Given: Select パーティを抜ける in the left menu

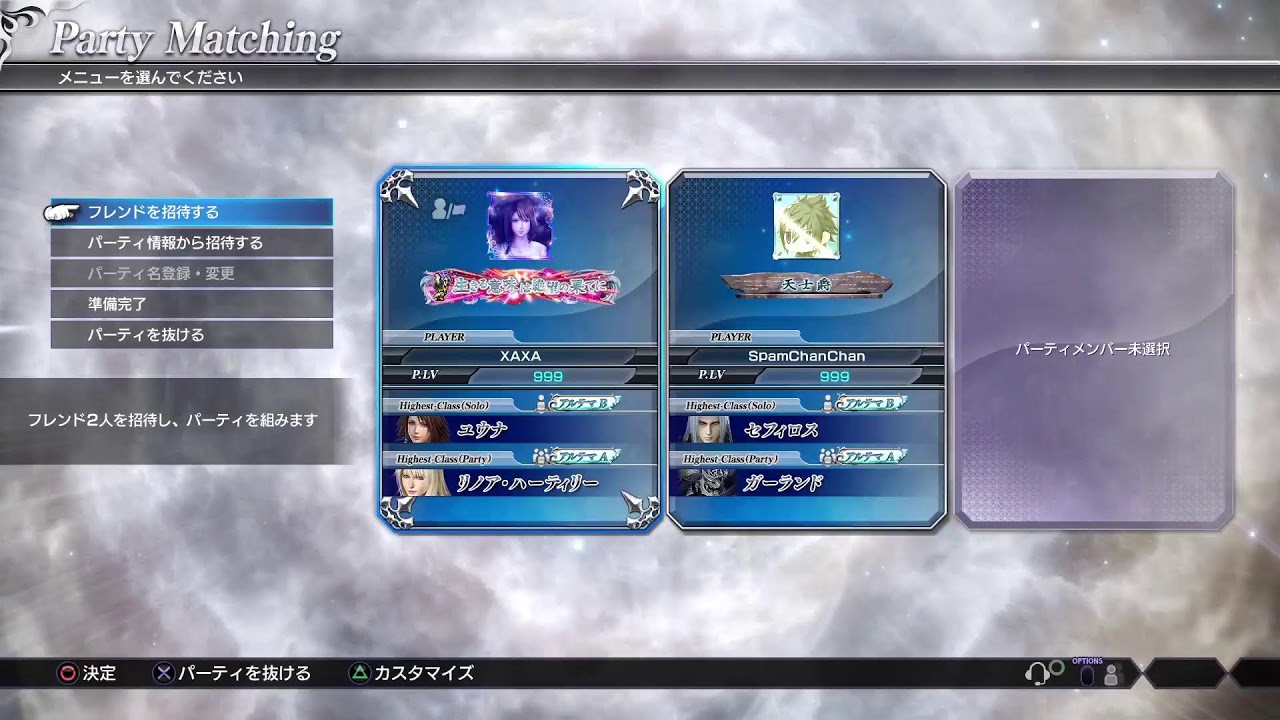Looking at the screenshot, I should pyautogui.click(x=191, y=335).
